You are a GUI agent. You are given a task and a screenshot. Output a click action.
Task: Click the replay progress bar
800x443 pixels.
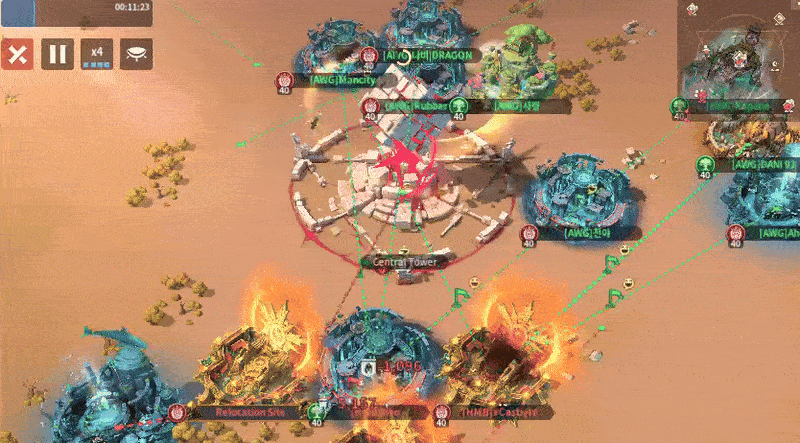point(76,10)
